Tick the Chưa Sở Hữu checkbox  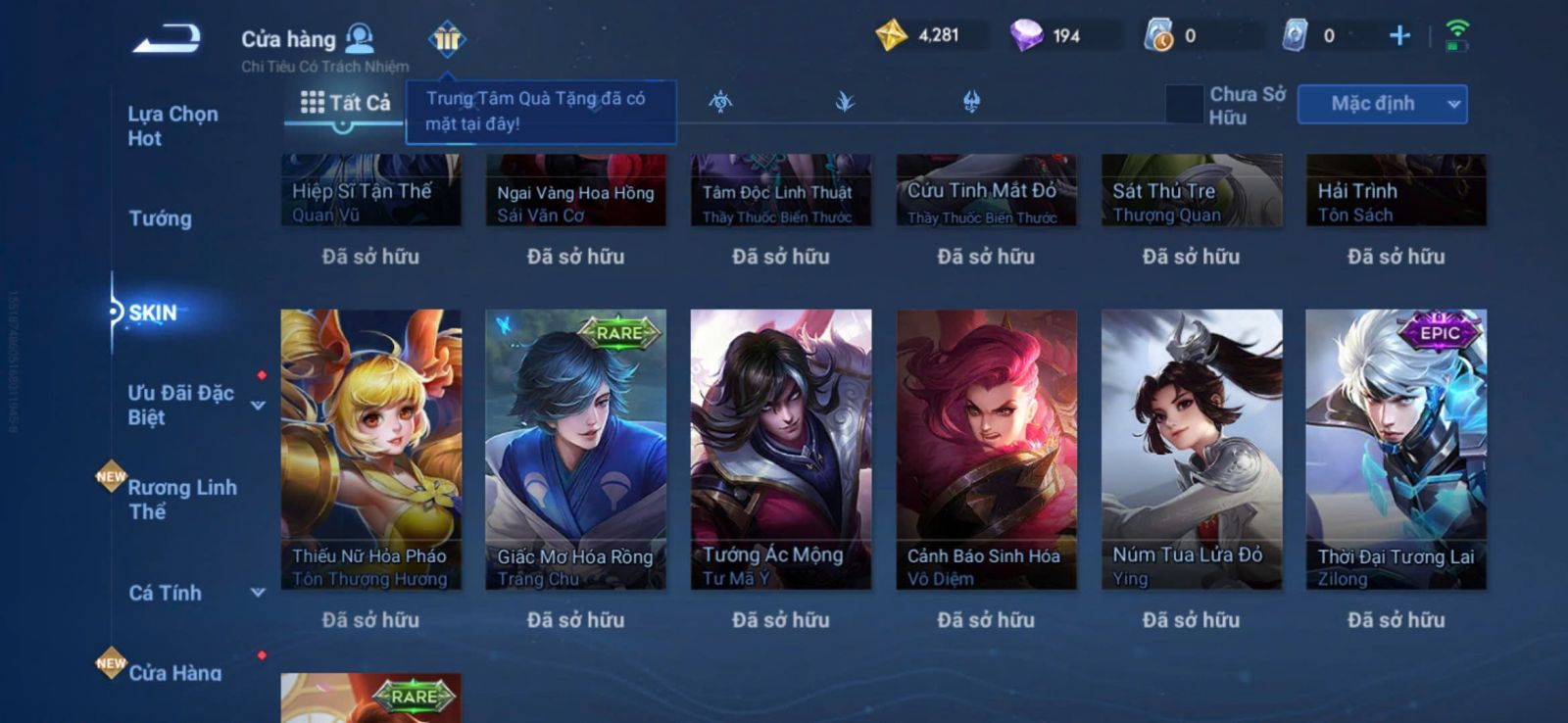[1184, 105]
